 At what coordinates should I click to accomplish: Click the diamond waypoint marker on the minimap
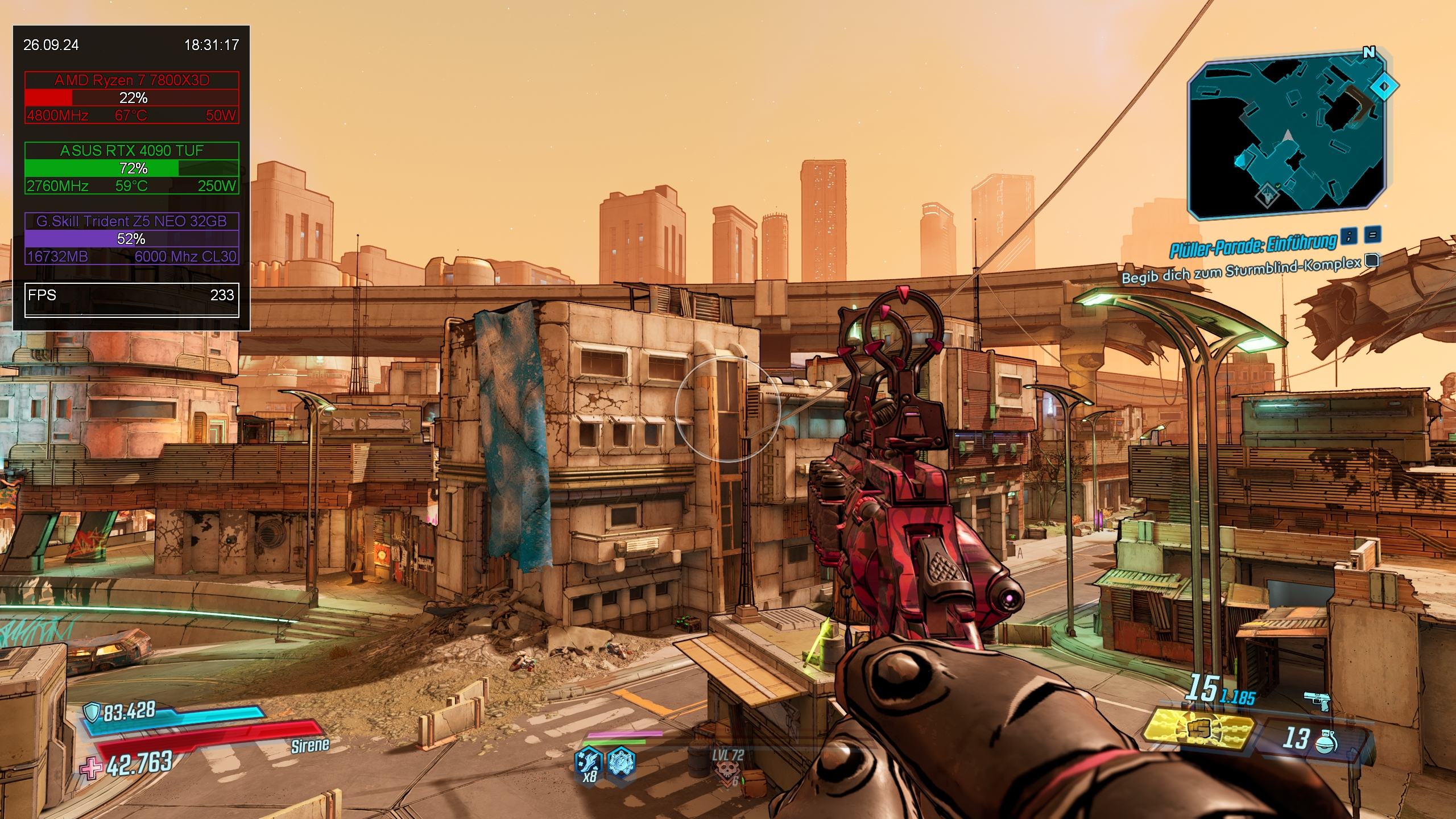coord(1384,87)
